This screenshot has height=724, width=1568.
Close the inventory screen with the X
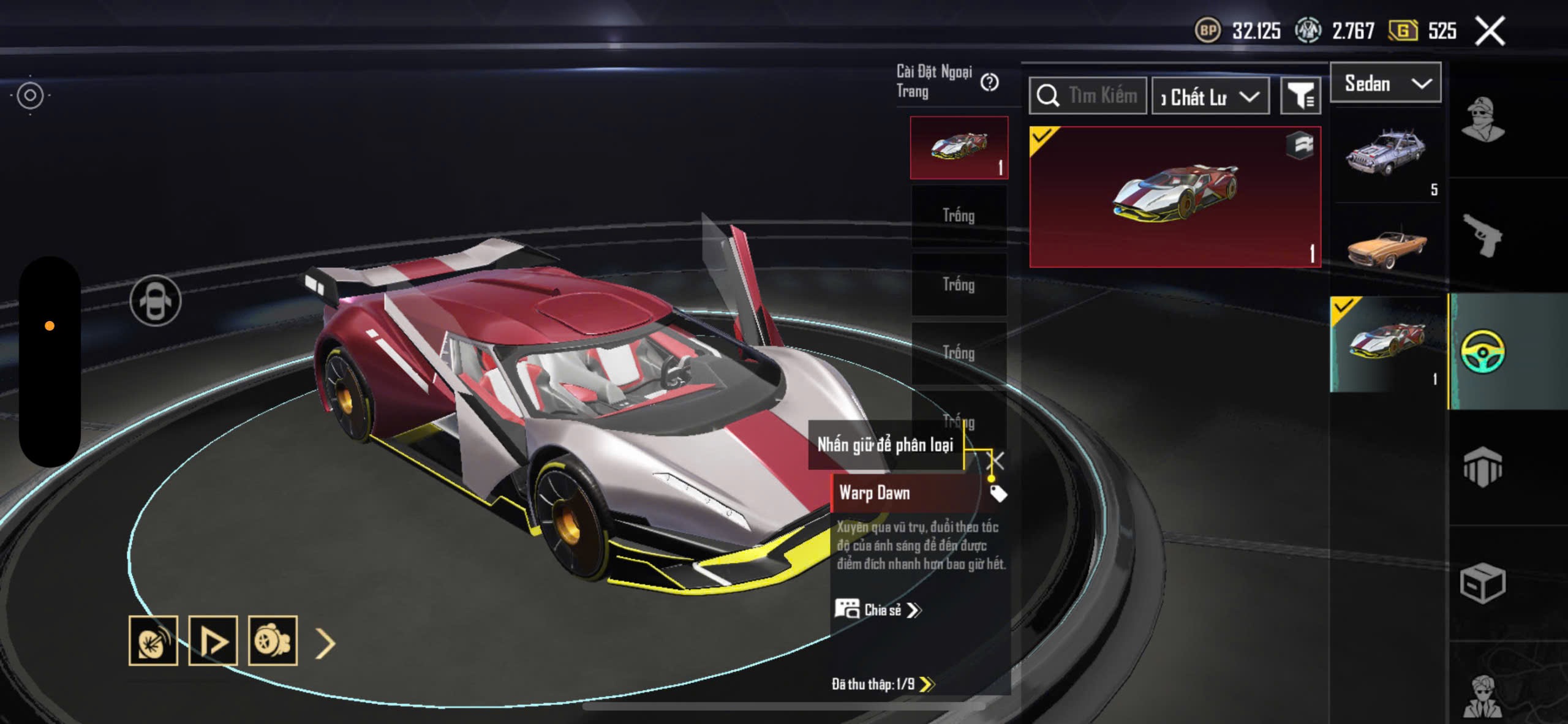point(1490,31)
